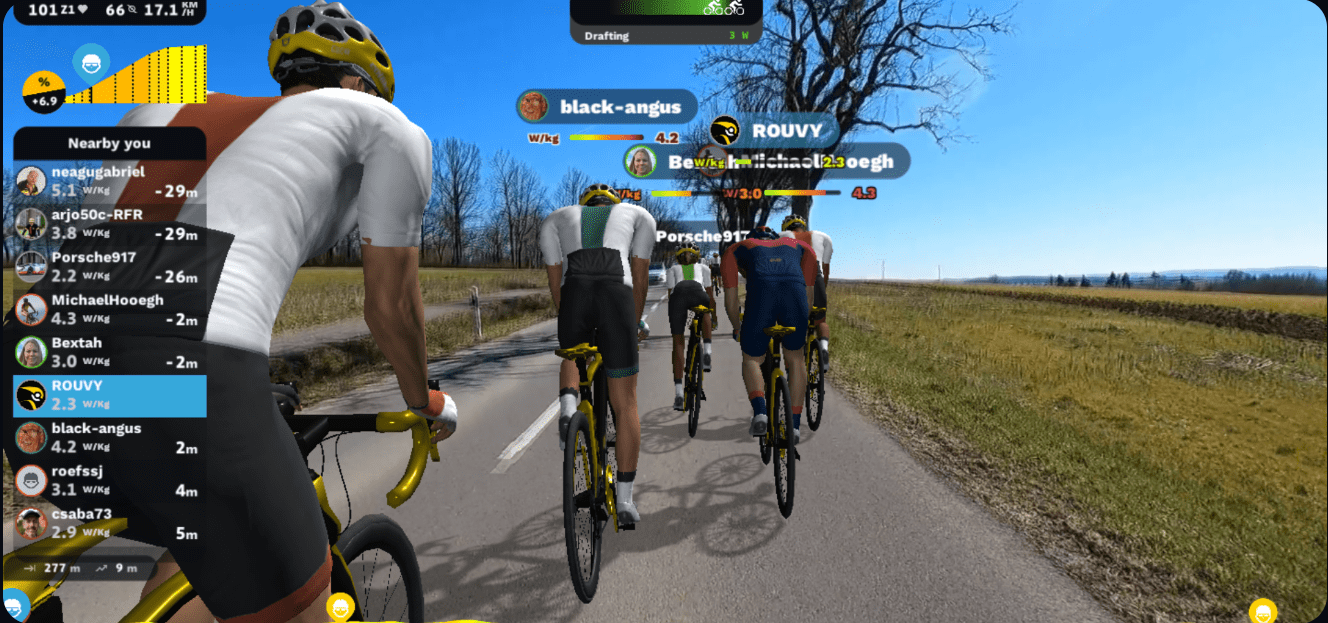Select csaba73 row in Nearby list
Screen dimensions: 1328x623
click(x=108, y=524)
